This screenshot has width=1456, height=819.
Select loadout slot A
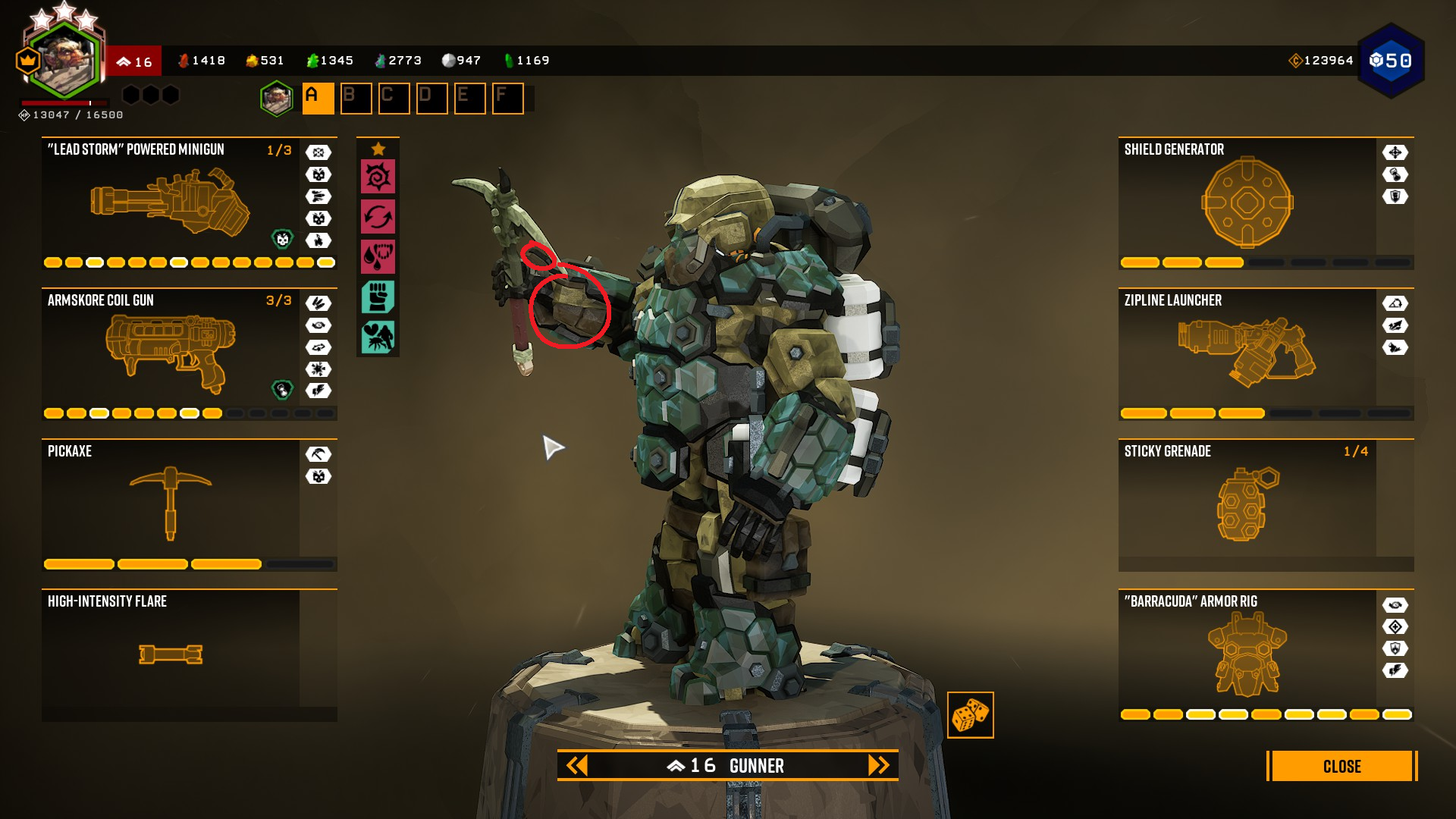(318, 99)
